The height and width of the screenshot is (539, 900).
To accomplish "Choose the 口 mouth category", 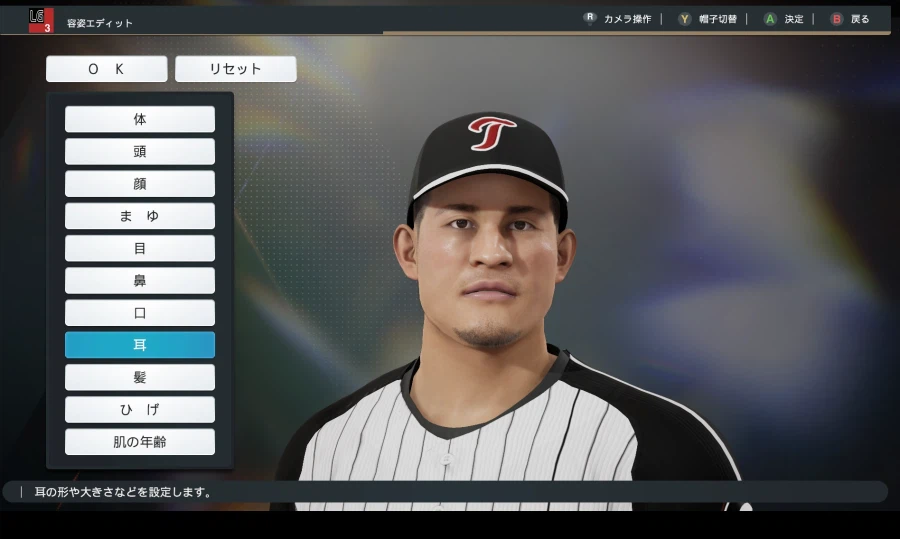I will click(x=140, y=313).
